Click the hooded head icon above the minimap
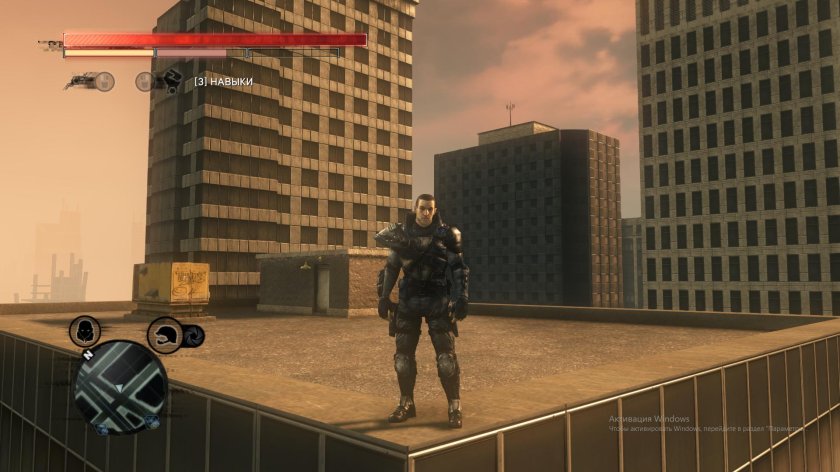This screenshot has width=840, height=472. (x=85, y=333)
